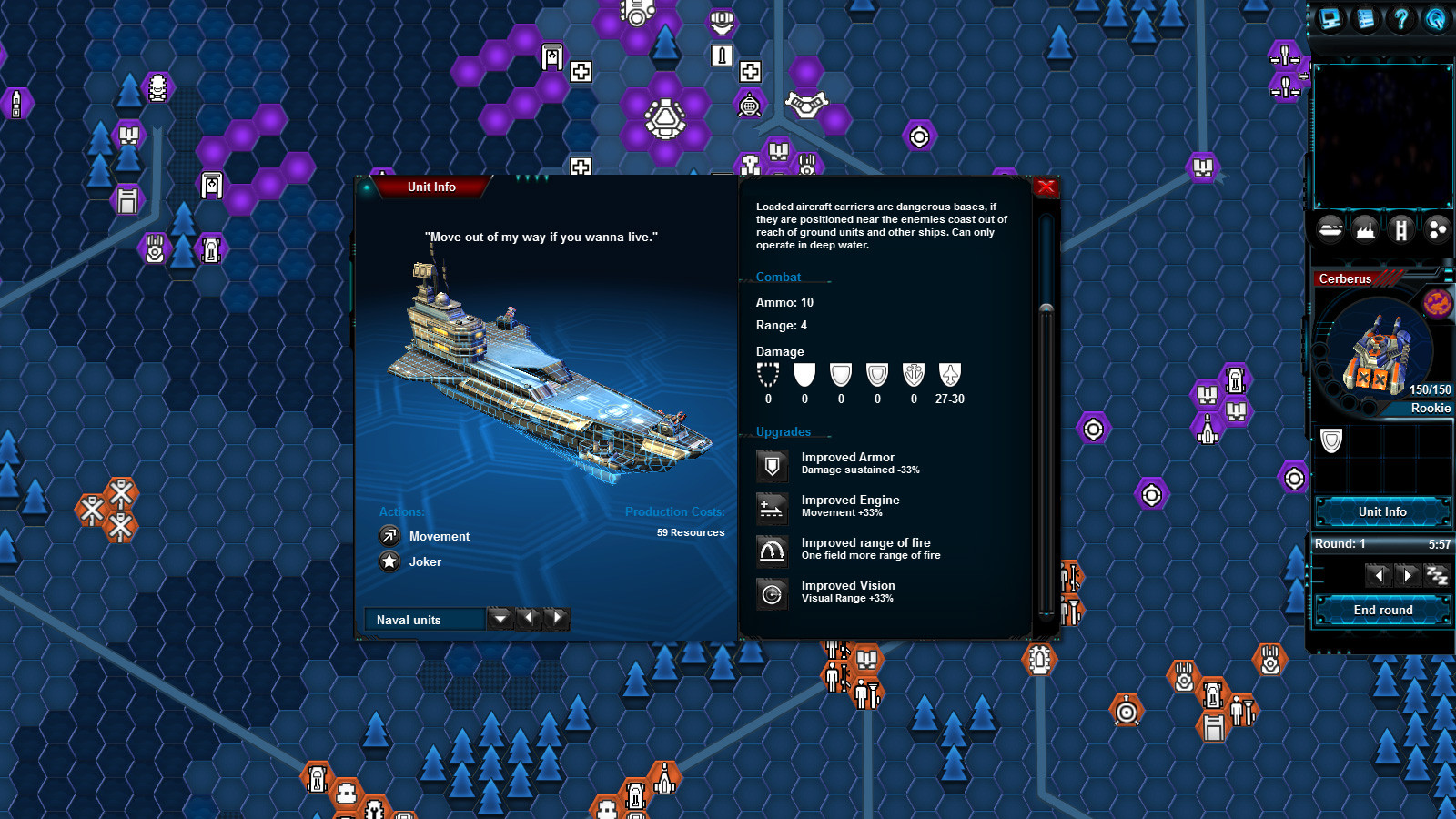Image resolution: width=1456 pixels, height=819 pixels.
Task: Click the Movement action icon
Action: point(389,535)
